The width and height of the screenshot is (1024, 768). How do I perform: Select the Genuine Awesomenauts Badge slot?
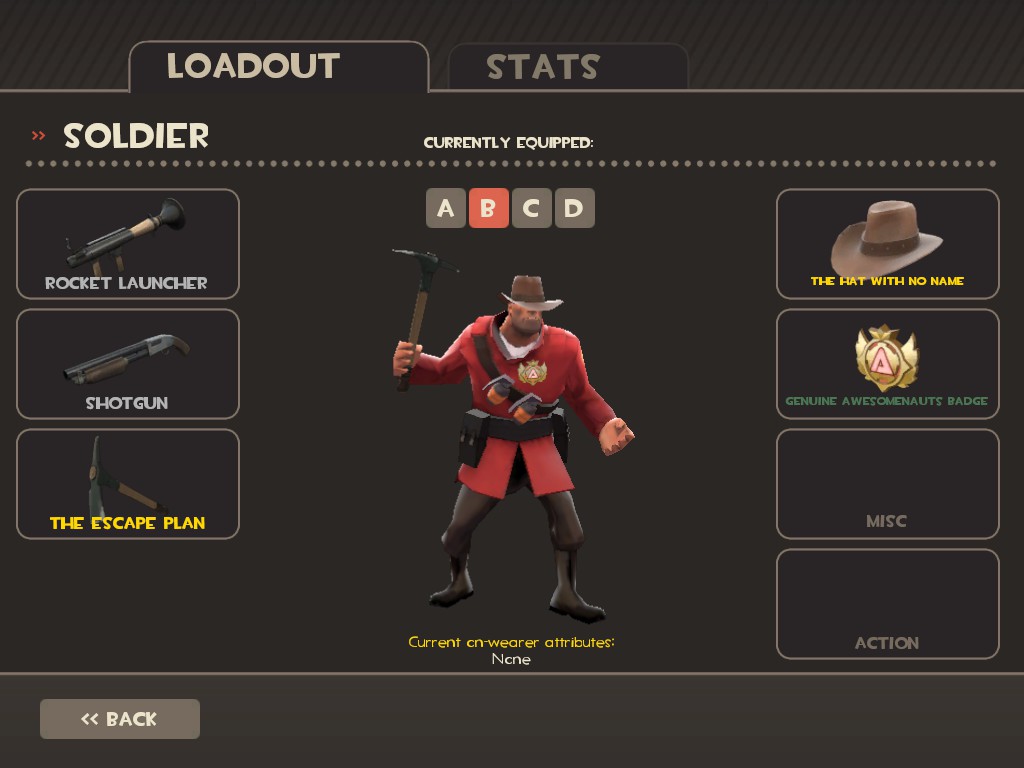click(x=888, y=364)
